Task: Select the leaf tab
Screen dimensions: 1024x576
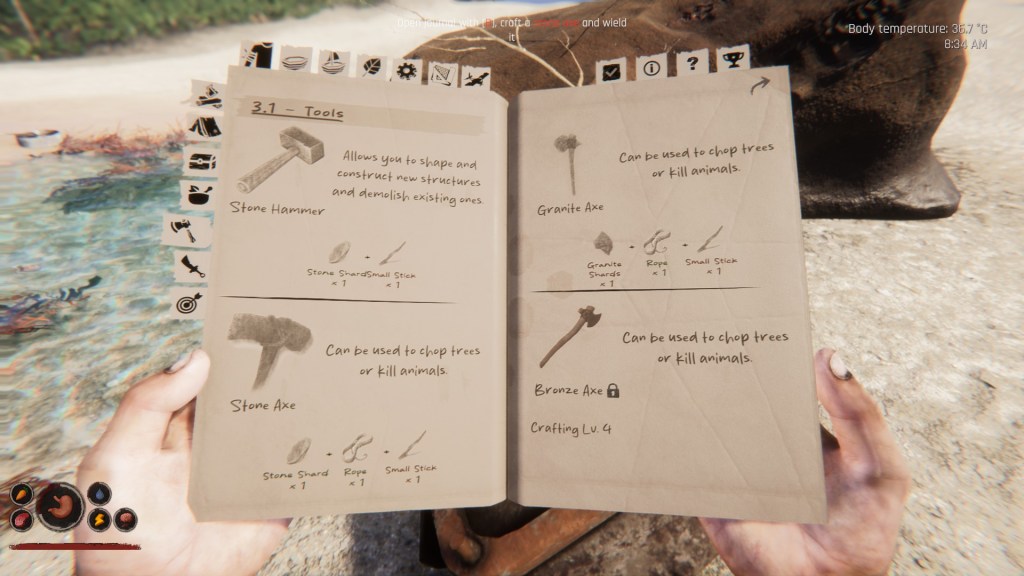Action: point(369,67)
